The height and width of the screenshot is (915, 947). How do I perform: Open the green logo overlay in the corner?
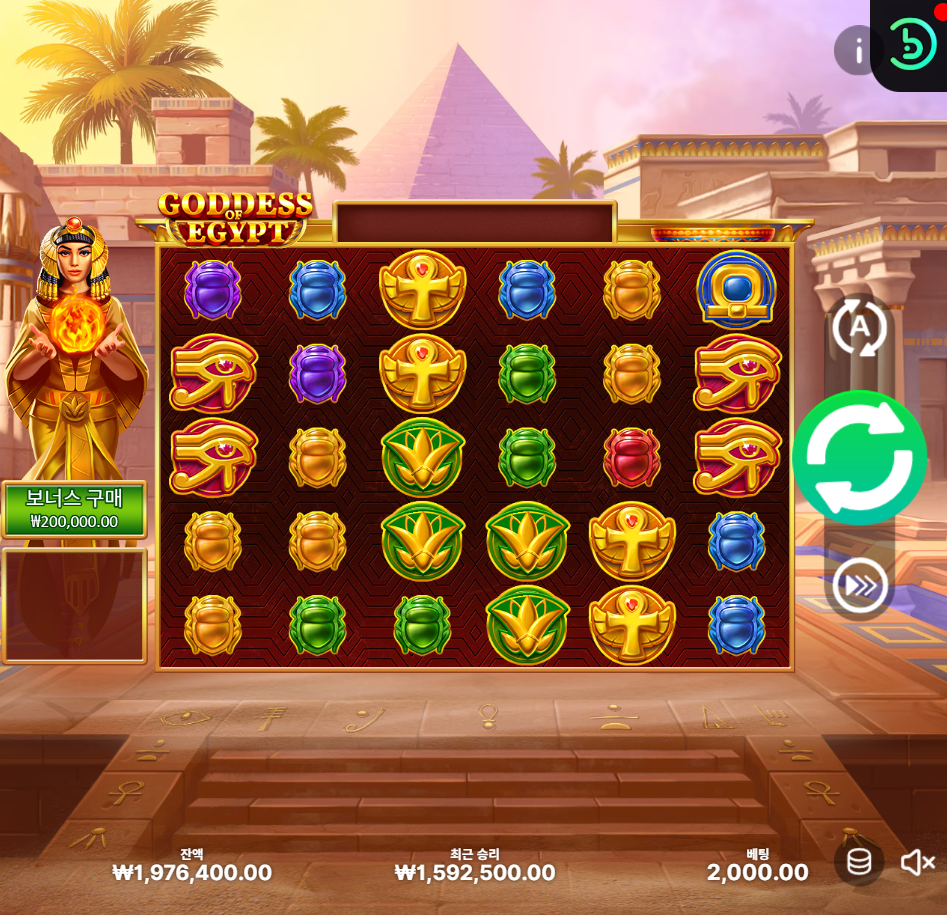911,44
